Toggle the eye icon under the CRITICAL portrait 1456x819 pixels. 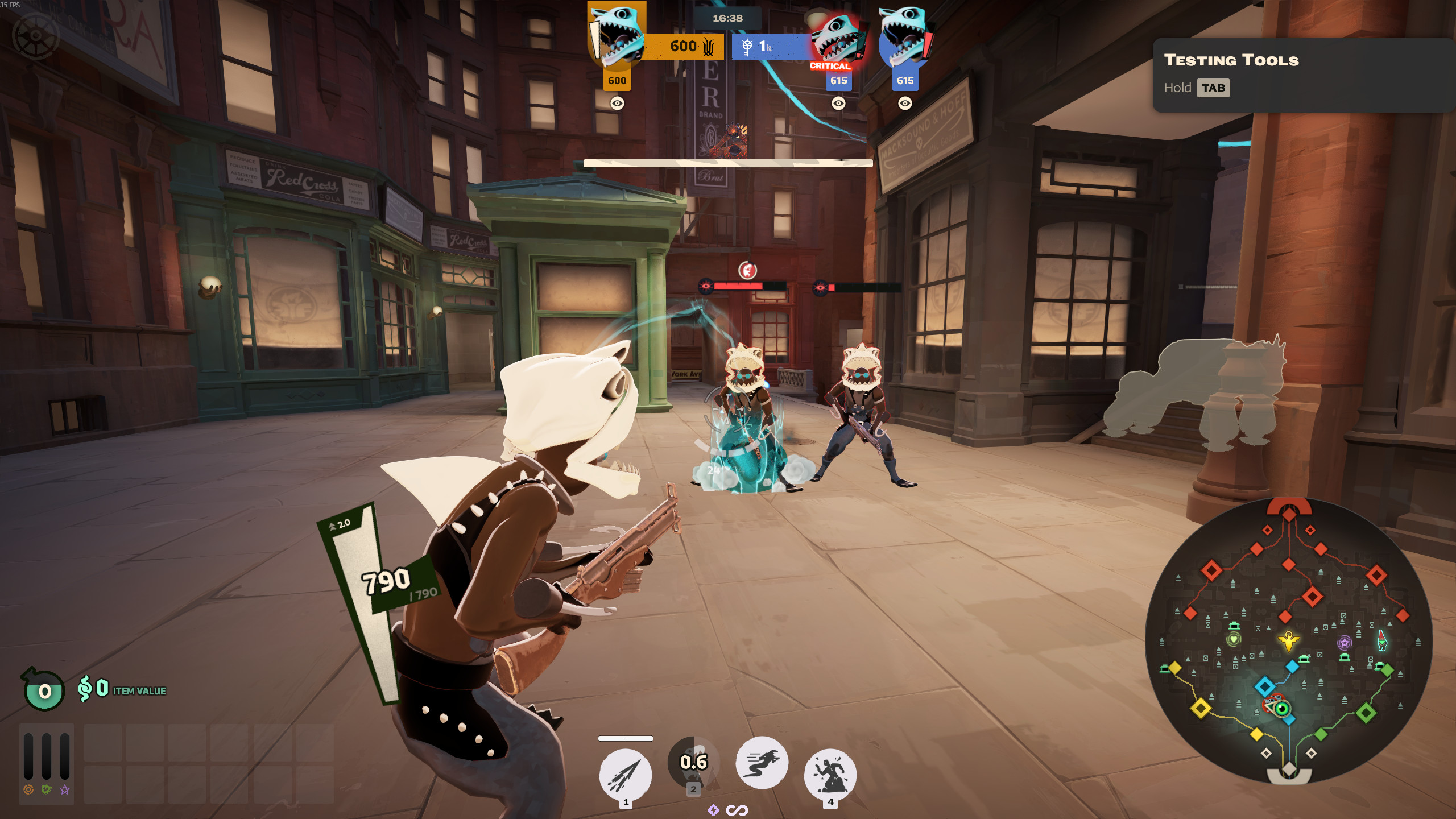[x=838, y=103]
